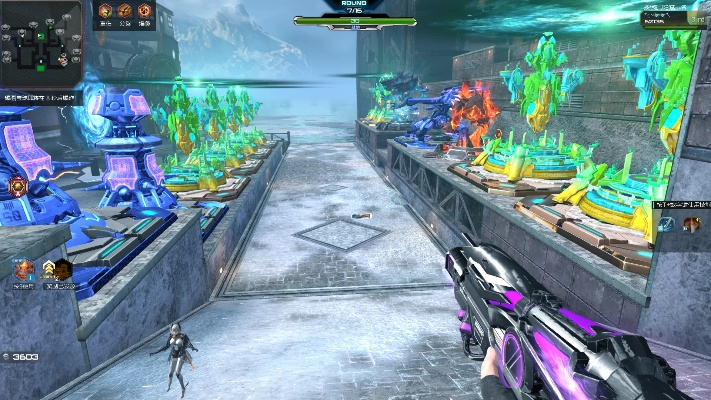Screen dimensions: 711x400
Task: Activate the dark orange hexagon item icon
Action: coord(63,268)
